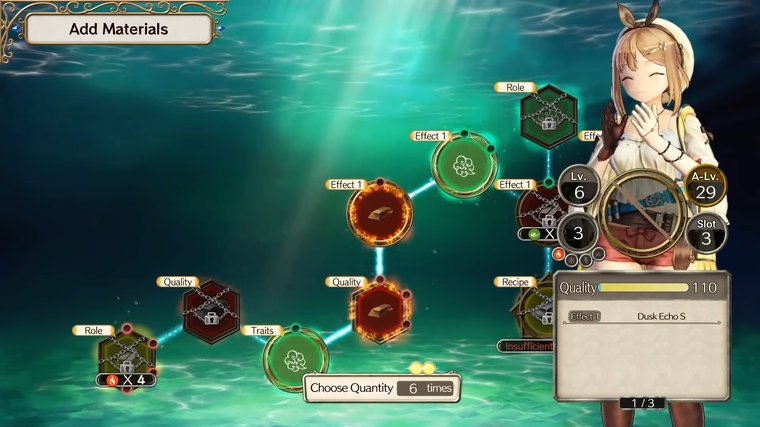This screenshot has height=427, width=760.
Task: Select the green Effect 1 plant node
Action: pyautogui.click(x=463, y=165)
